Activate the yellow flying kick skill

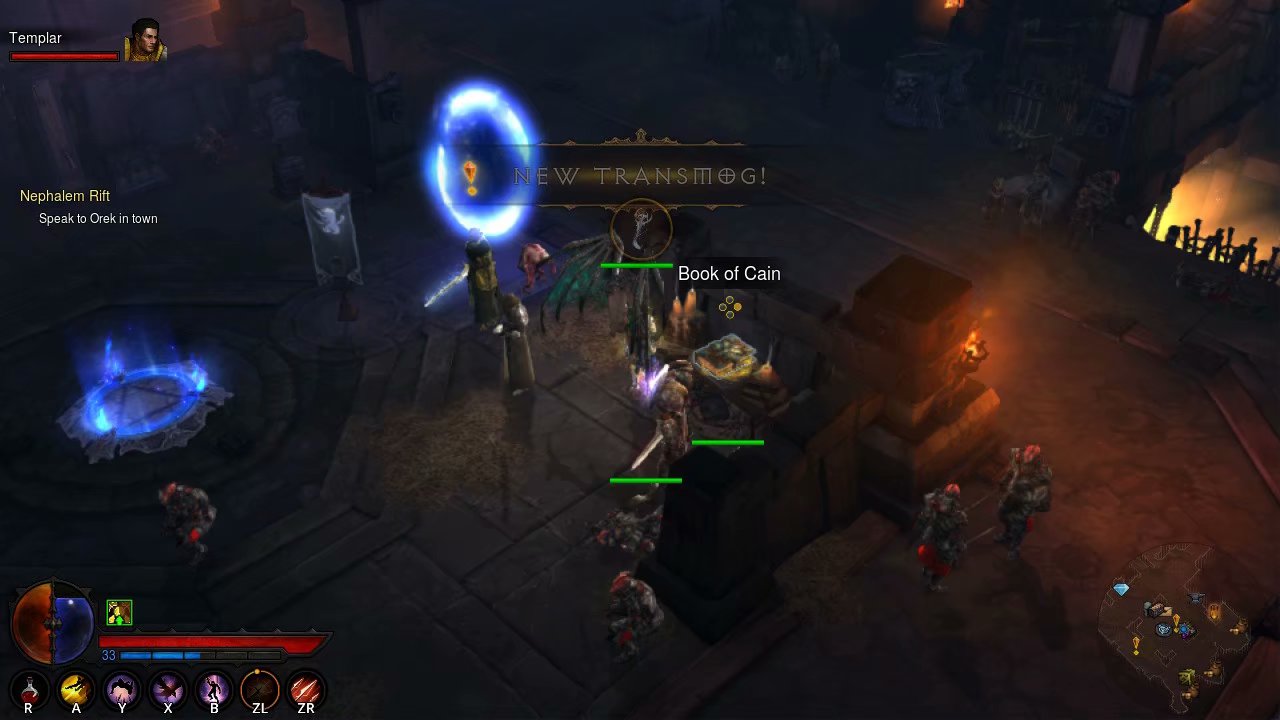(x=75, y=689)
